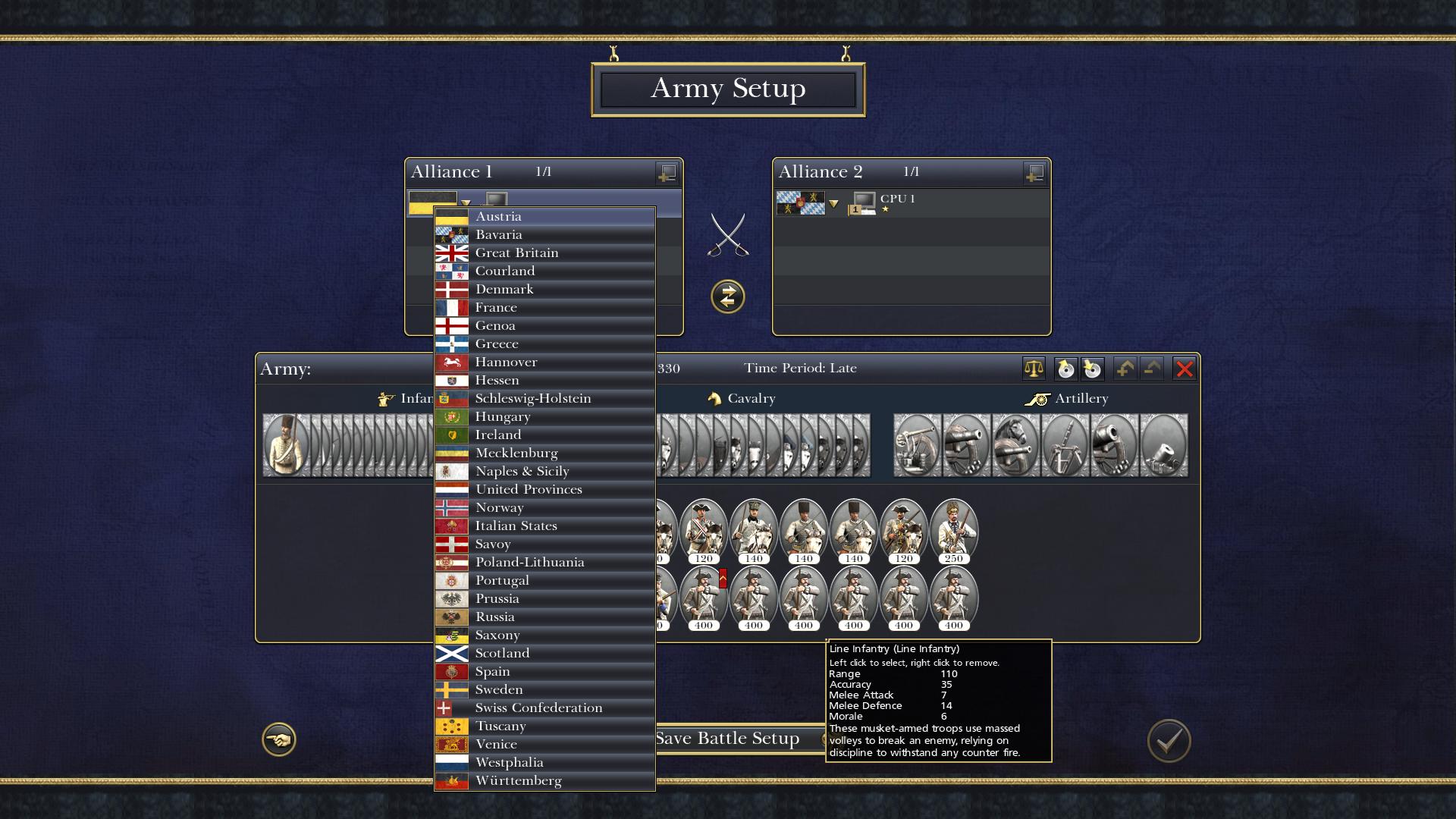Clear army with the red X button

pyautogui.click(x=1184, y=369)
